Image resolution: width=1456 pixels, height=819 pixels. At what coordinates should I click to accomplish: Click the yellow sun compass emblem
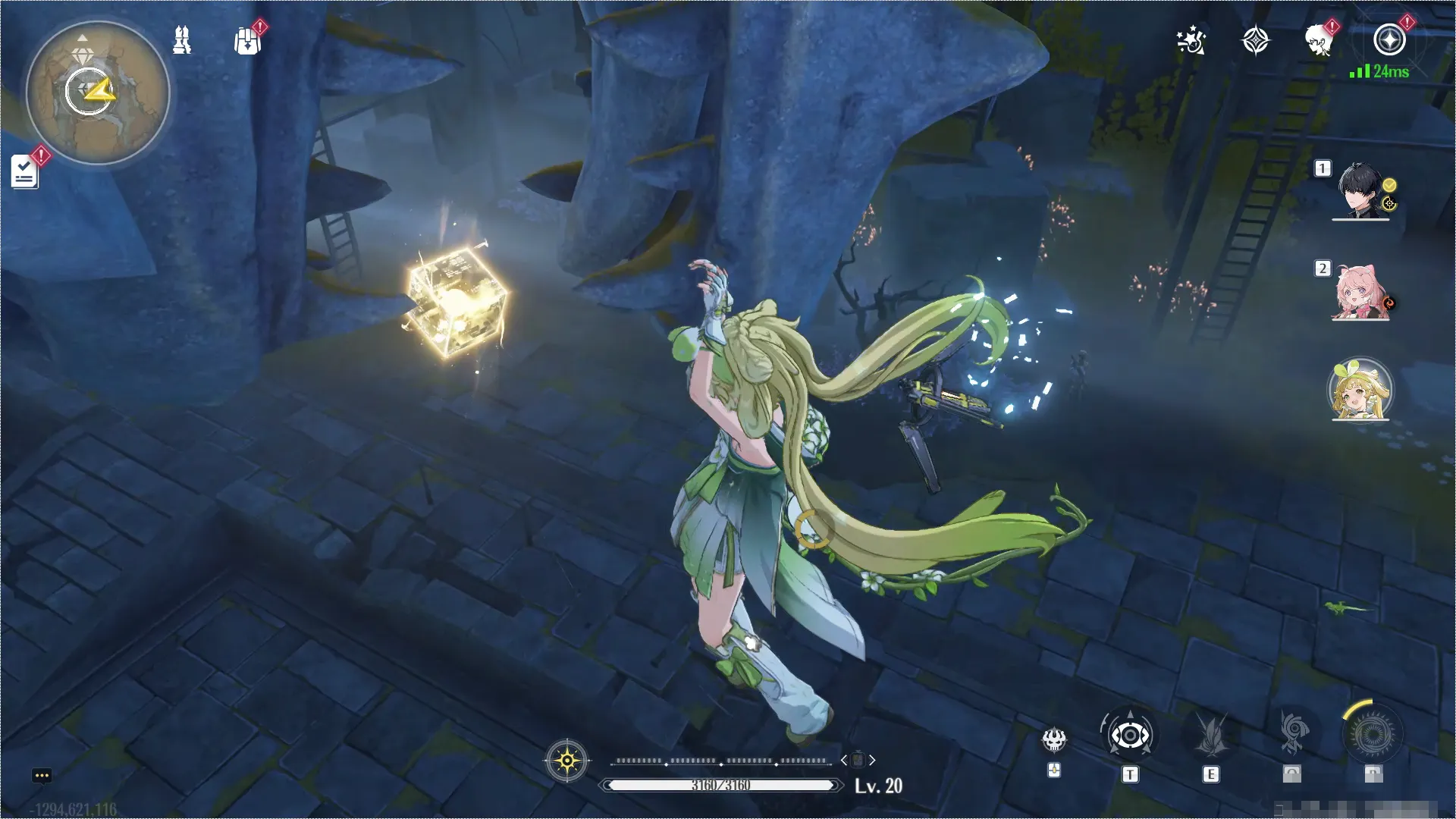(567, 760)
